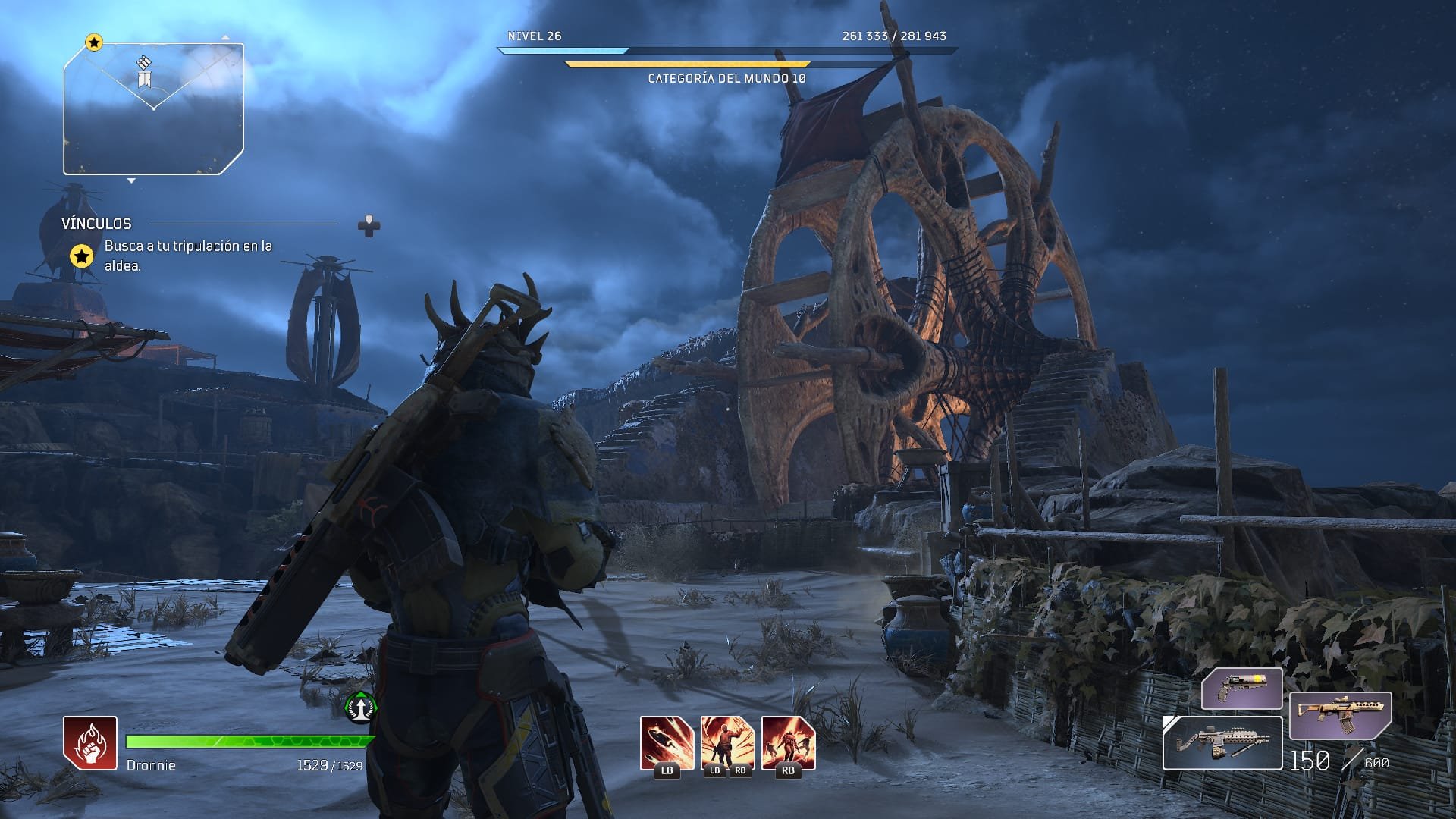The height and width of the screenshot is (819, 1456).
Task: Select the green upward arrow buff icon
Action: coord(361,707)
